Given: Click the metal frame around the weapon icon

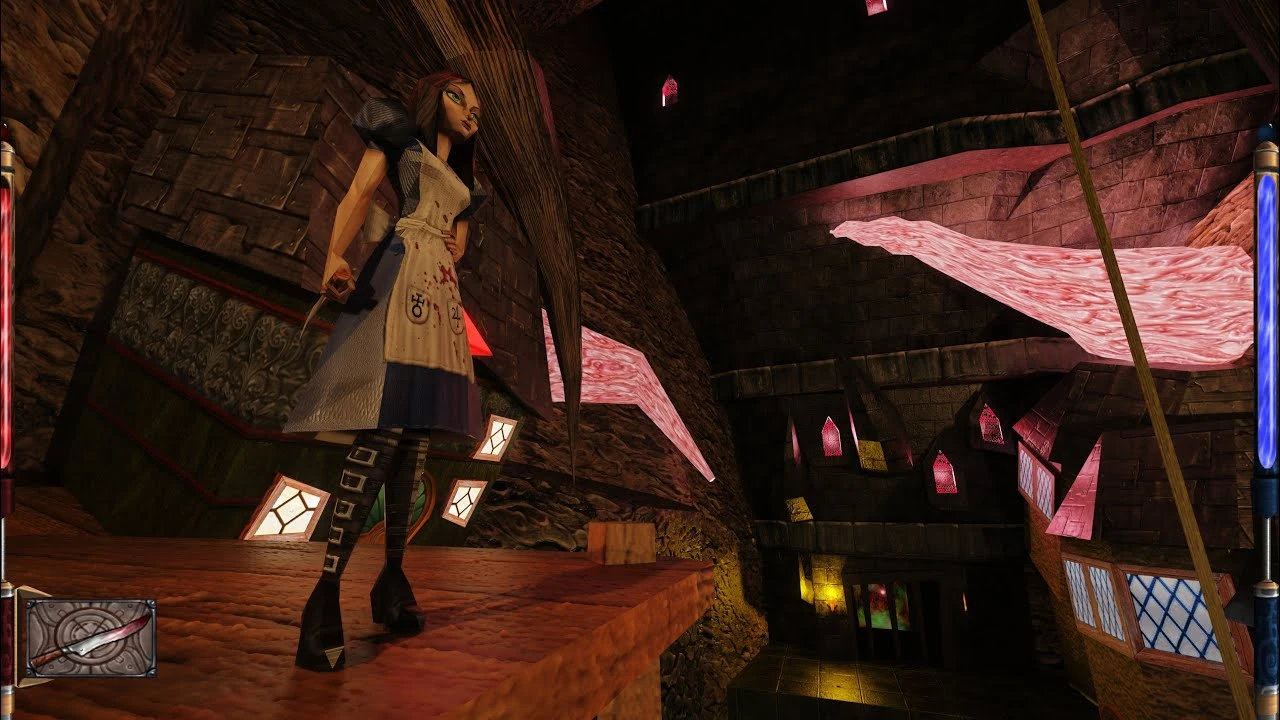Looking at the screenshot, I should point(92,600).
